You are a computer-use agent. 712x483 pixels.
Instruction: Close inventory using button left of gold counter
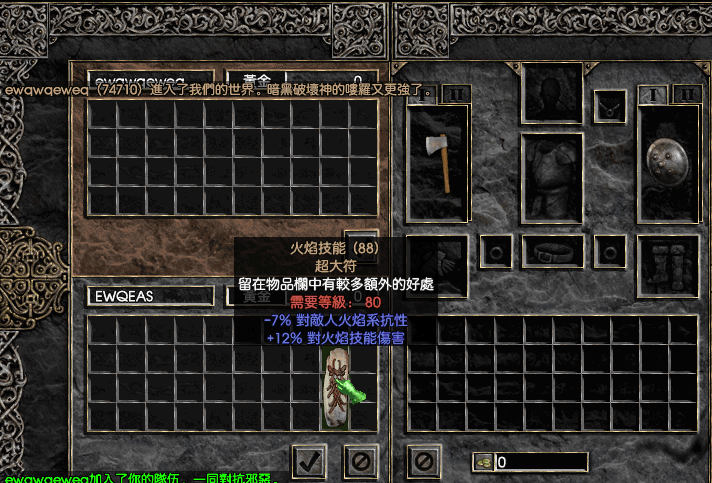click(x=424, y=461)
